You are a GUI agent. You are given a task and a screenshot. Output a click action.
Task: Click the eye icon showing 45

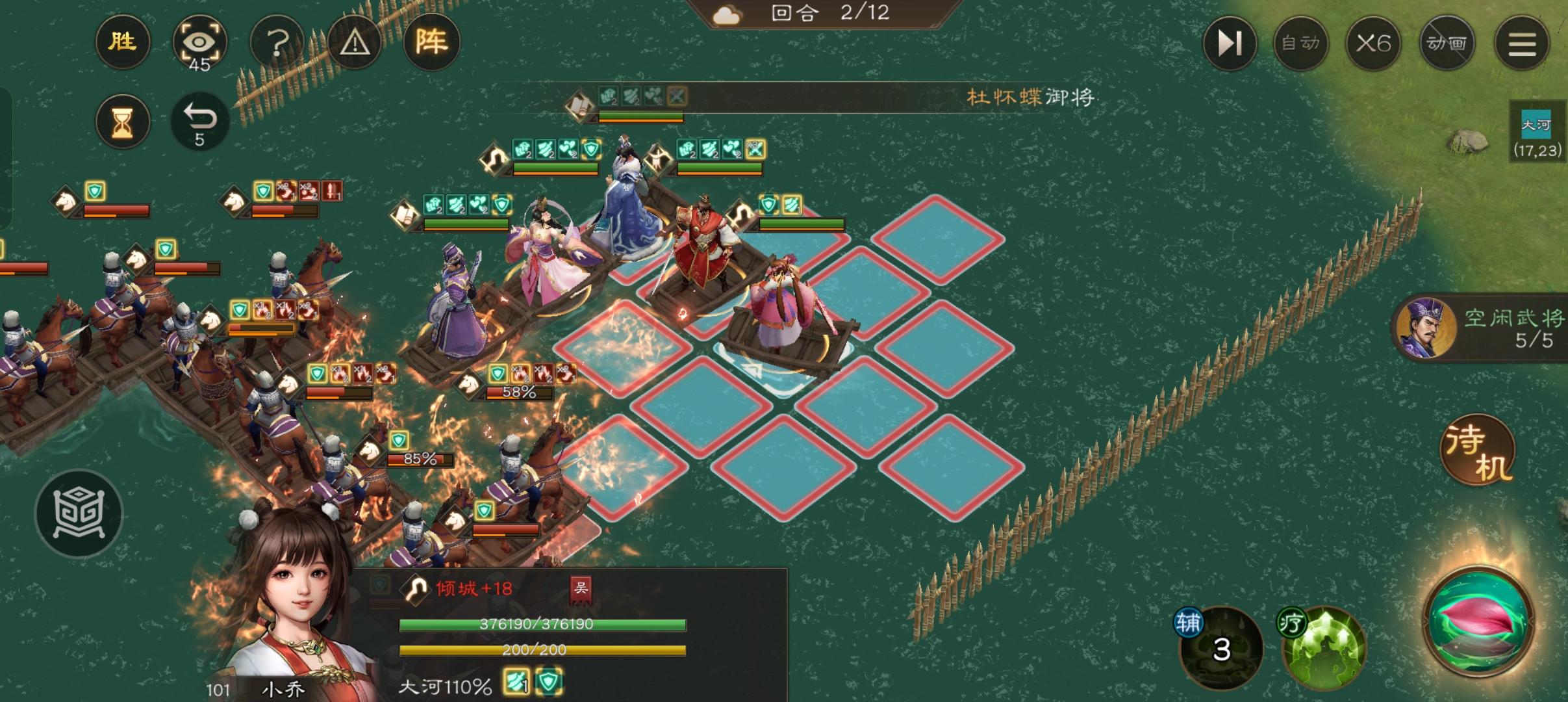200,41
